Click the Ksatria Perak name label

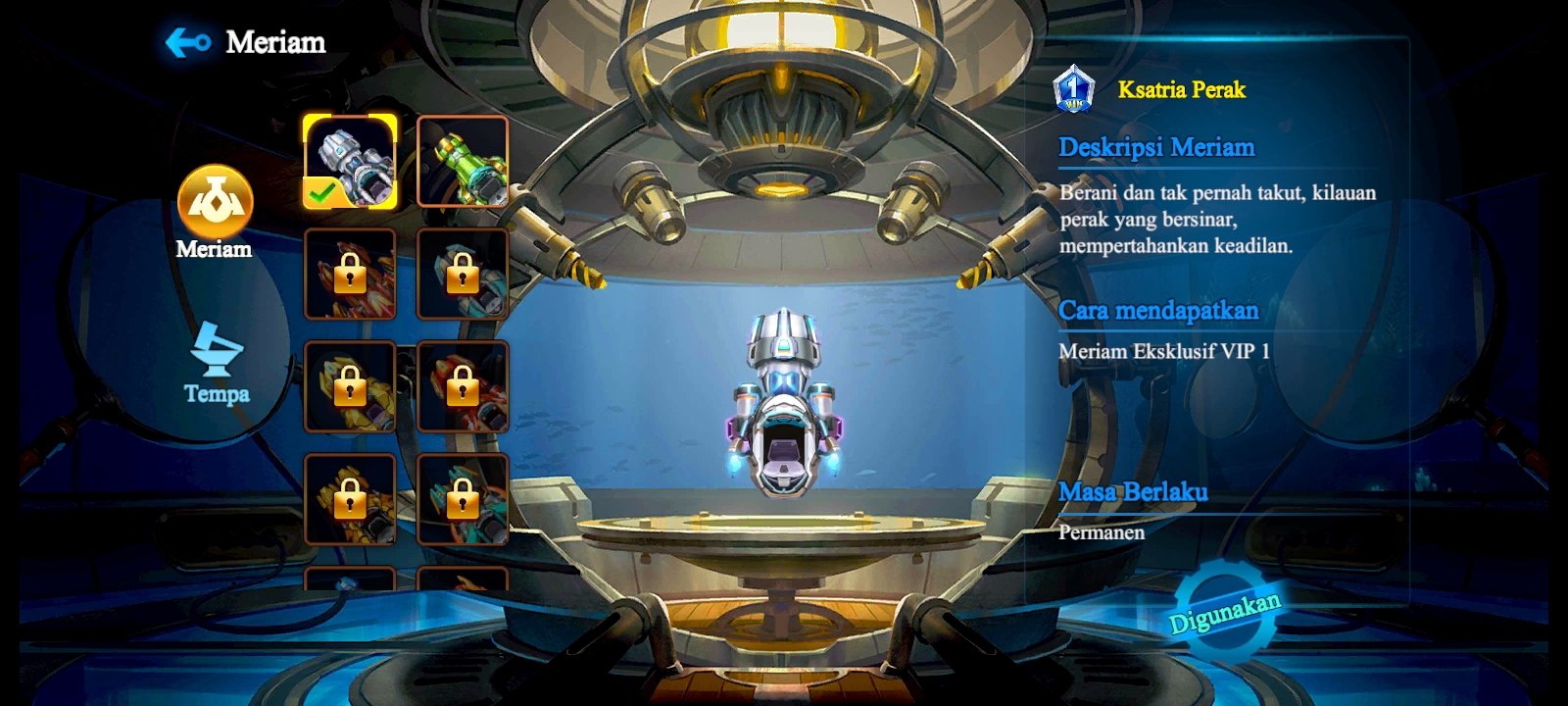[x=1180, y=90]
